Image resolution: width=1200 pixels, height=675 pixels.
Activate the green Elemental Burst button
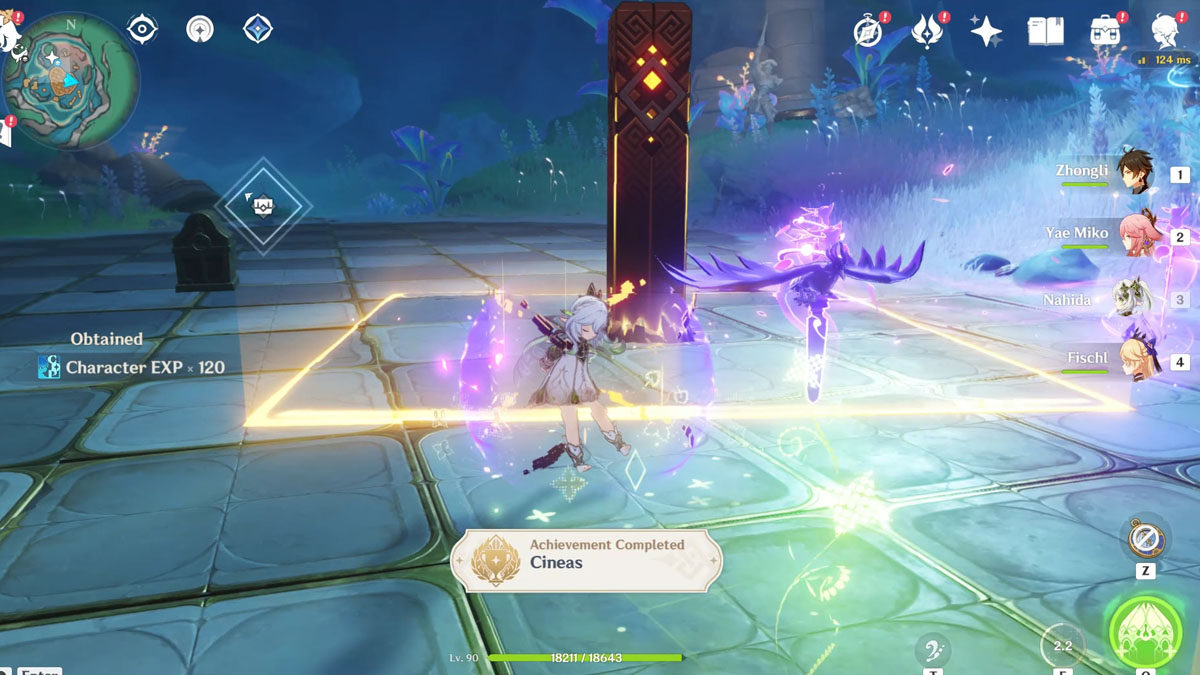click(x=1145, y=630)
